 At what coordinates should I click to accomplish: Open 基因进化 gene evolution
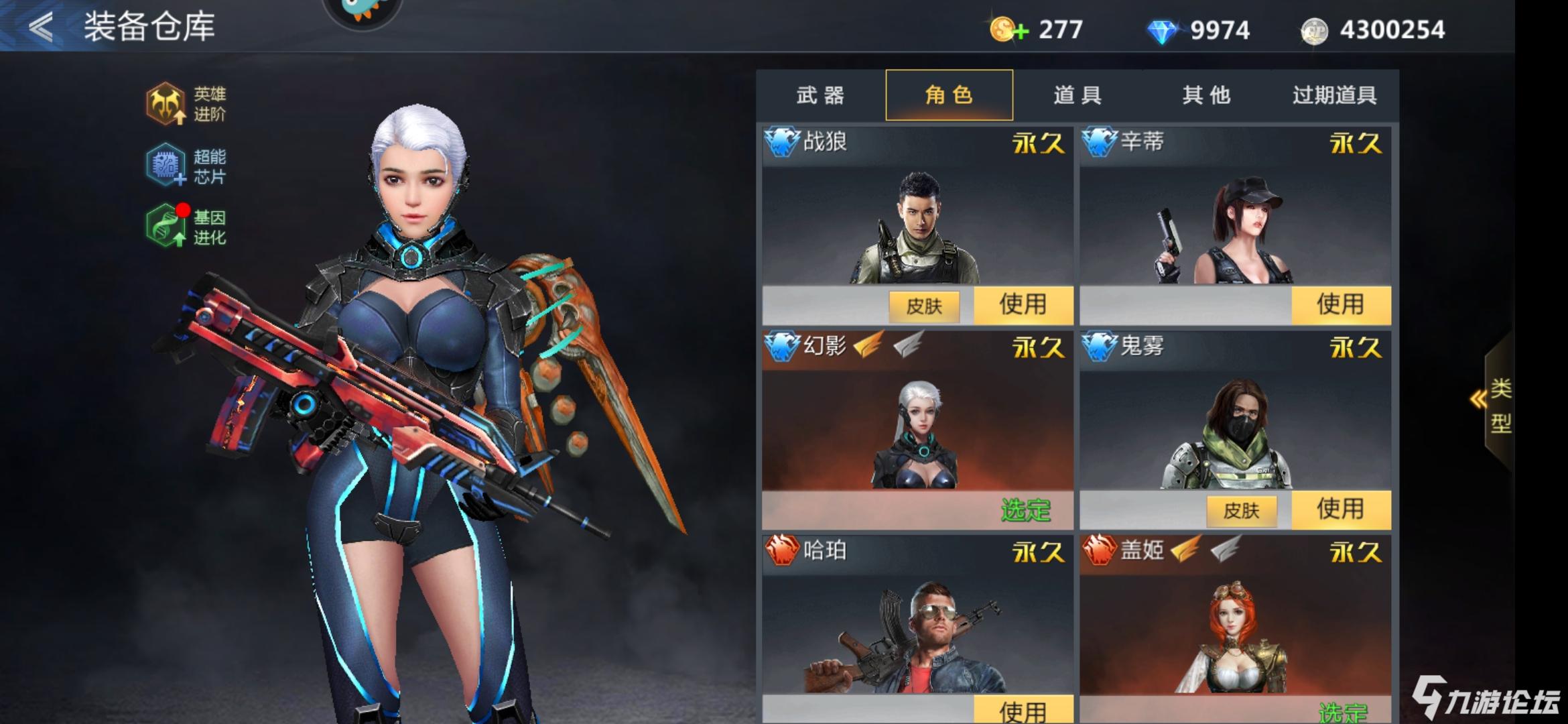pos(186,227)
